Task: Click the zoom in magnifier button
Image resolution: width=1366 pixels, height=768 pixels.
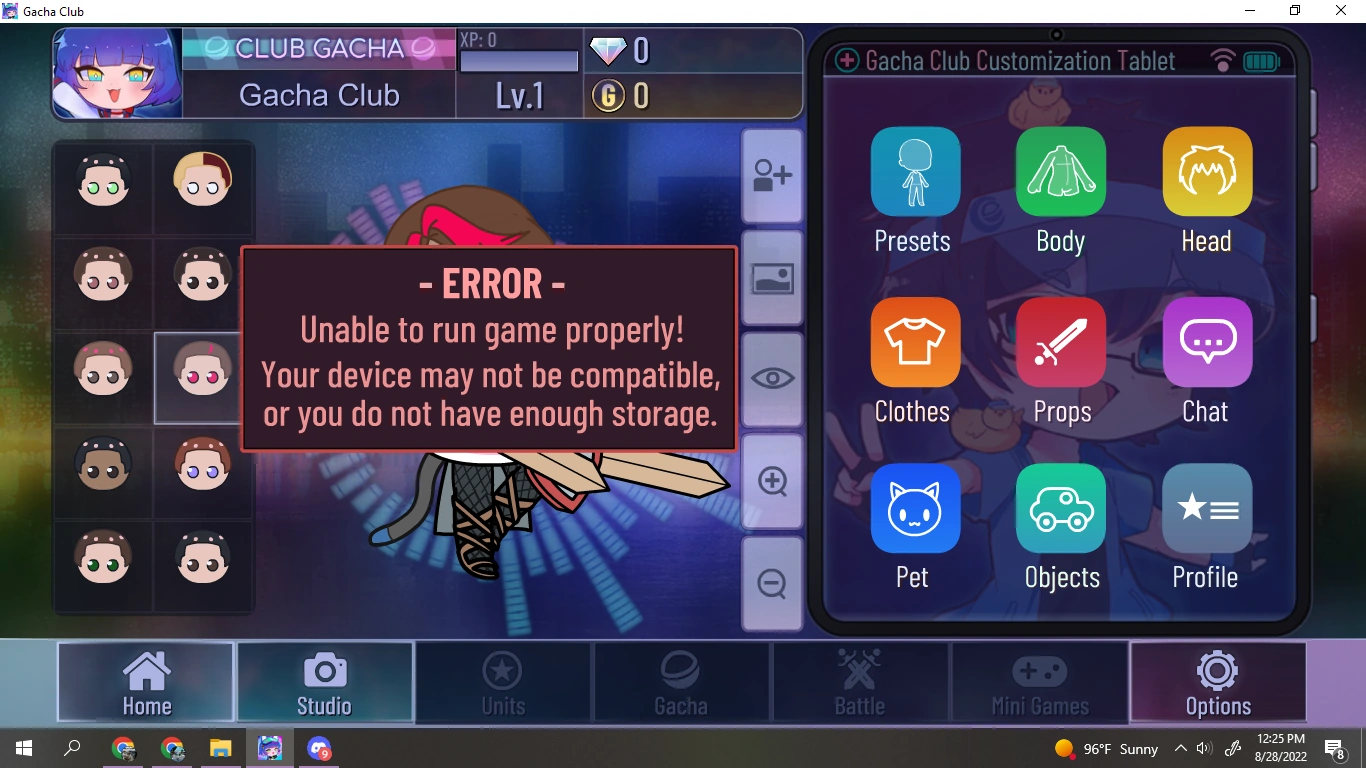Action: (x=771, y=481)
